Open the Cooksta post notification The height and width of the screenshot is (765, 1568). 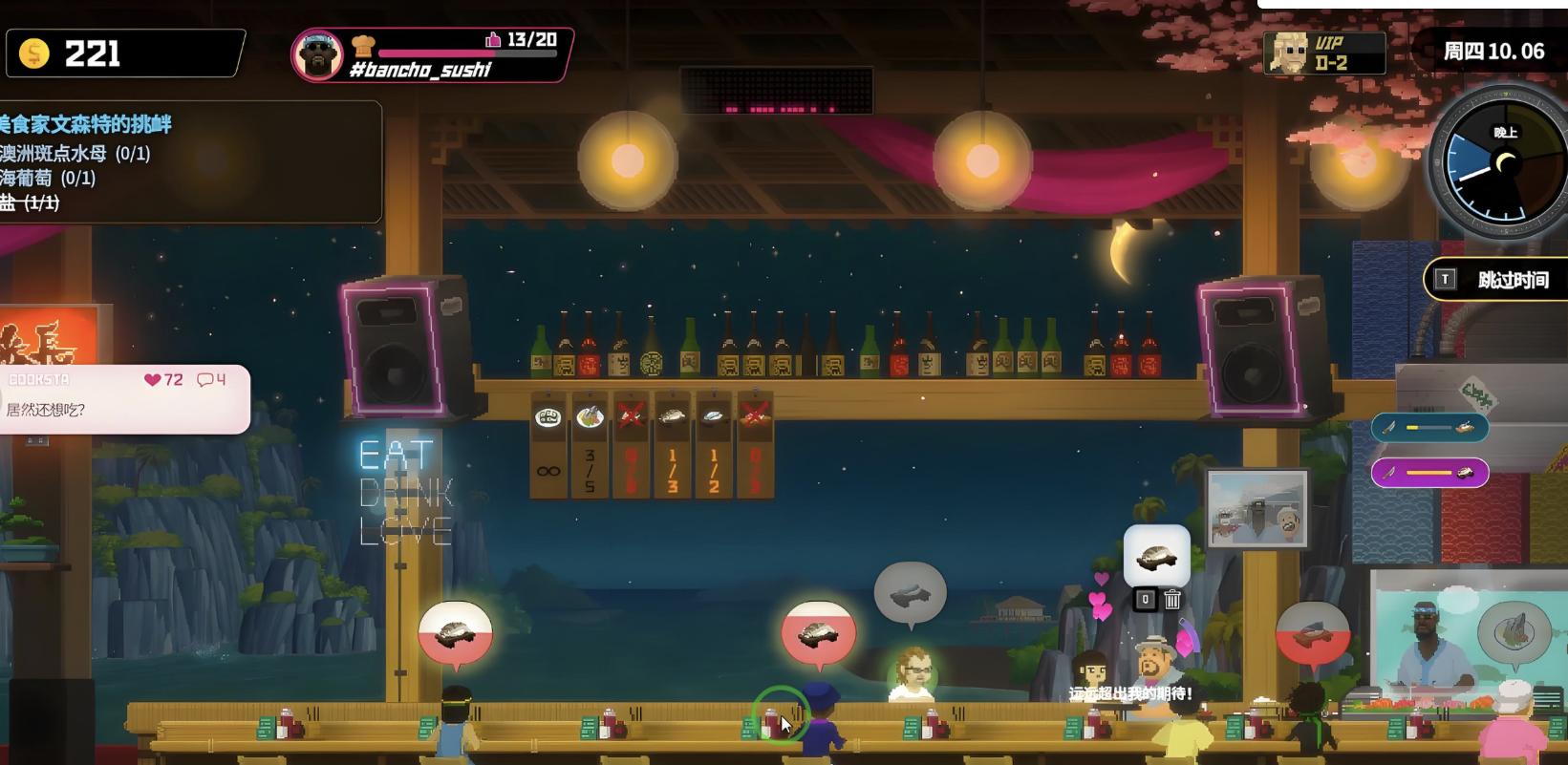(124, 398)
